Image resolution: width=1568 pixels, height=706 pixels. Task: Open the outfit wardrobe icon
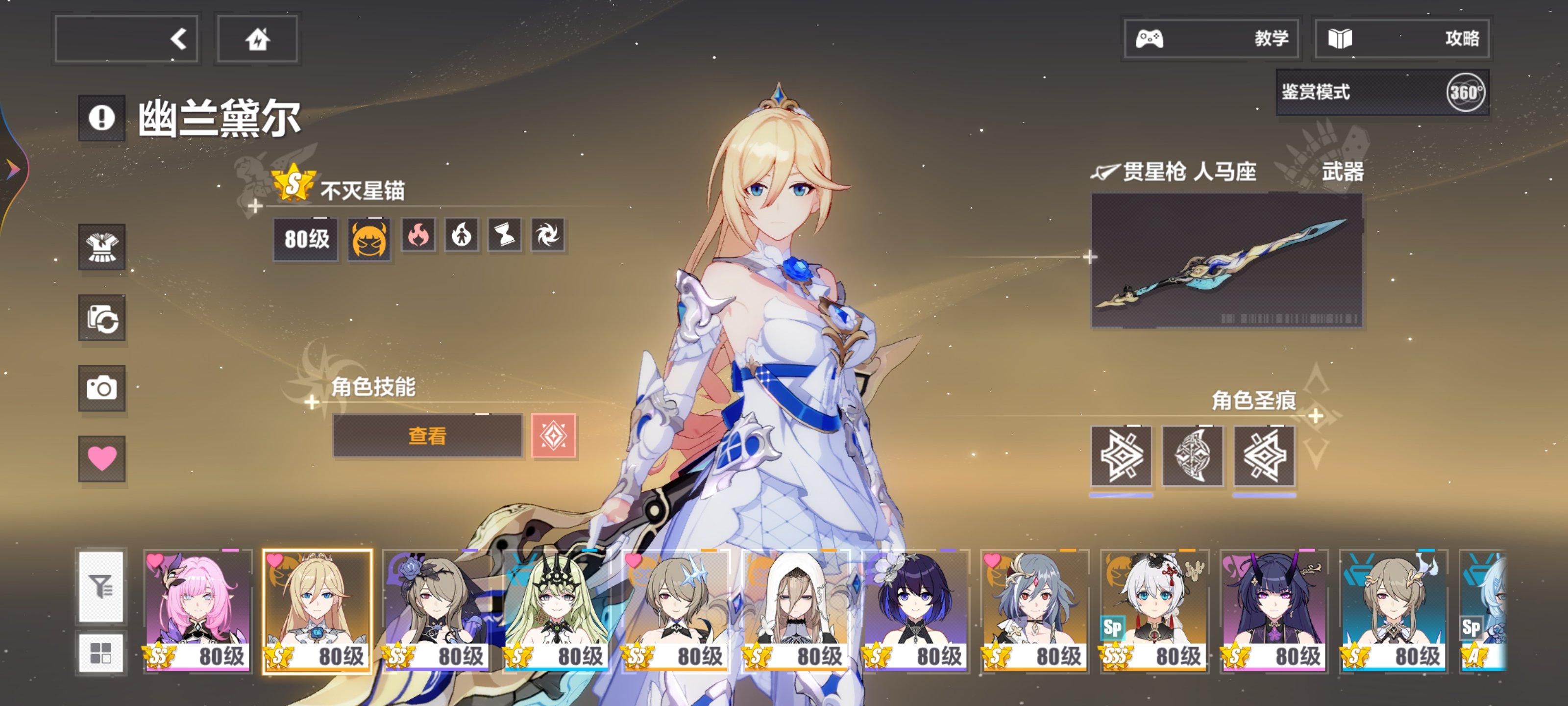click(101, 247)
